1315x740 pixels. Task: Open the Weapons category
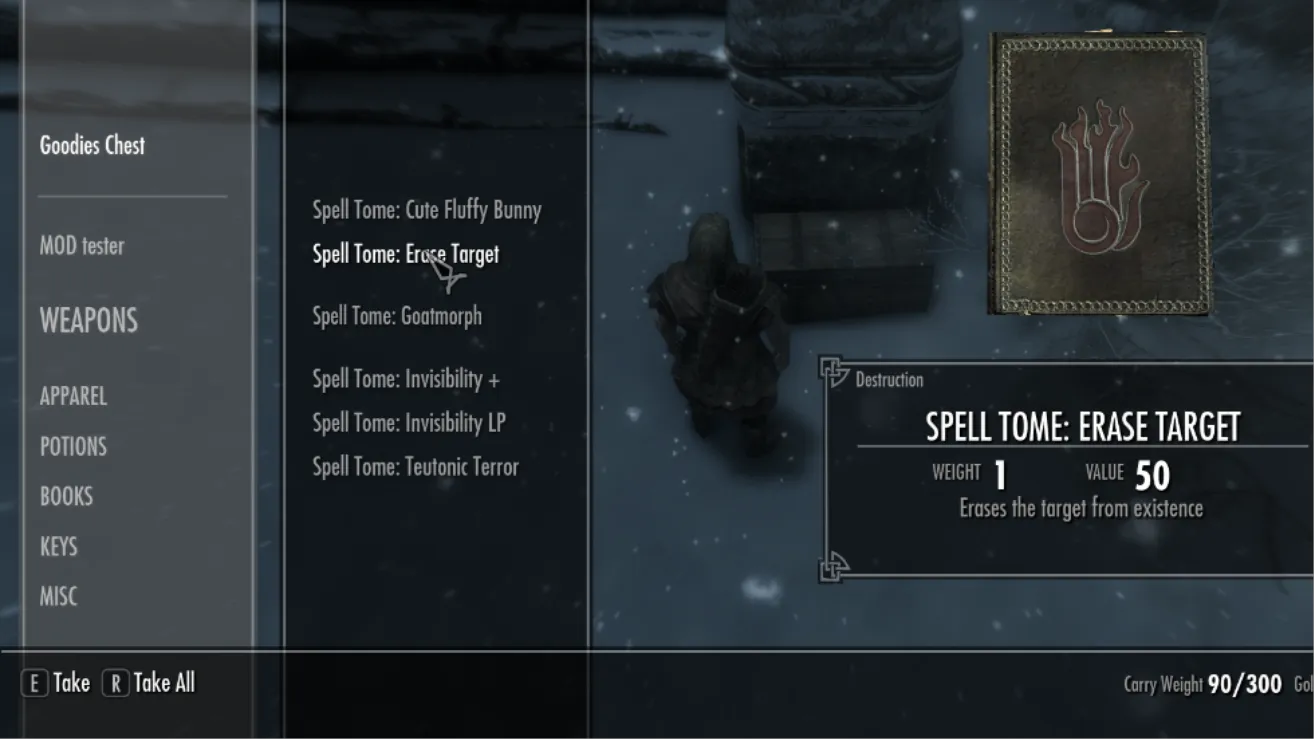[88, 321]
